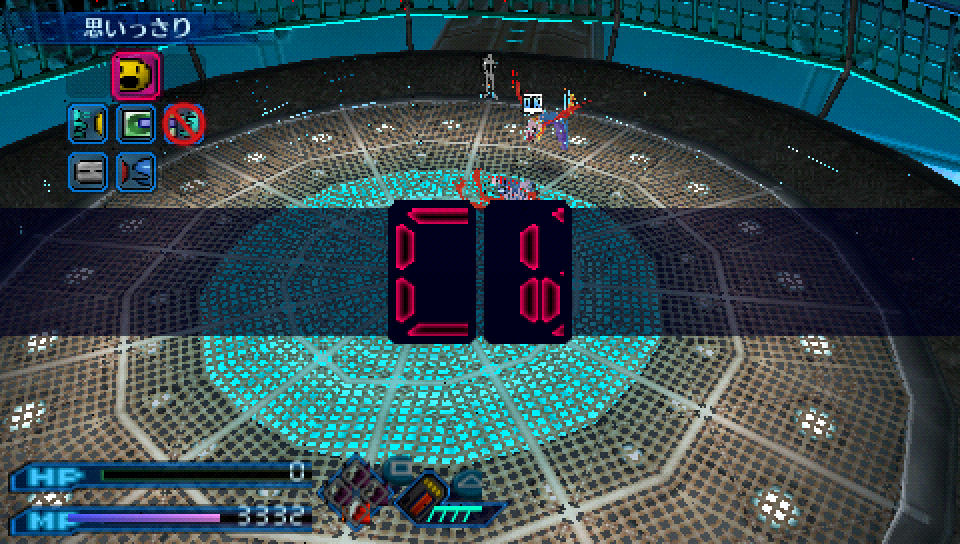
Task: Select the yellow shouting face icon
Action: [x=135, y=75]
